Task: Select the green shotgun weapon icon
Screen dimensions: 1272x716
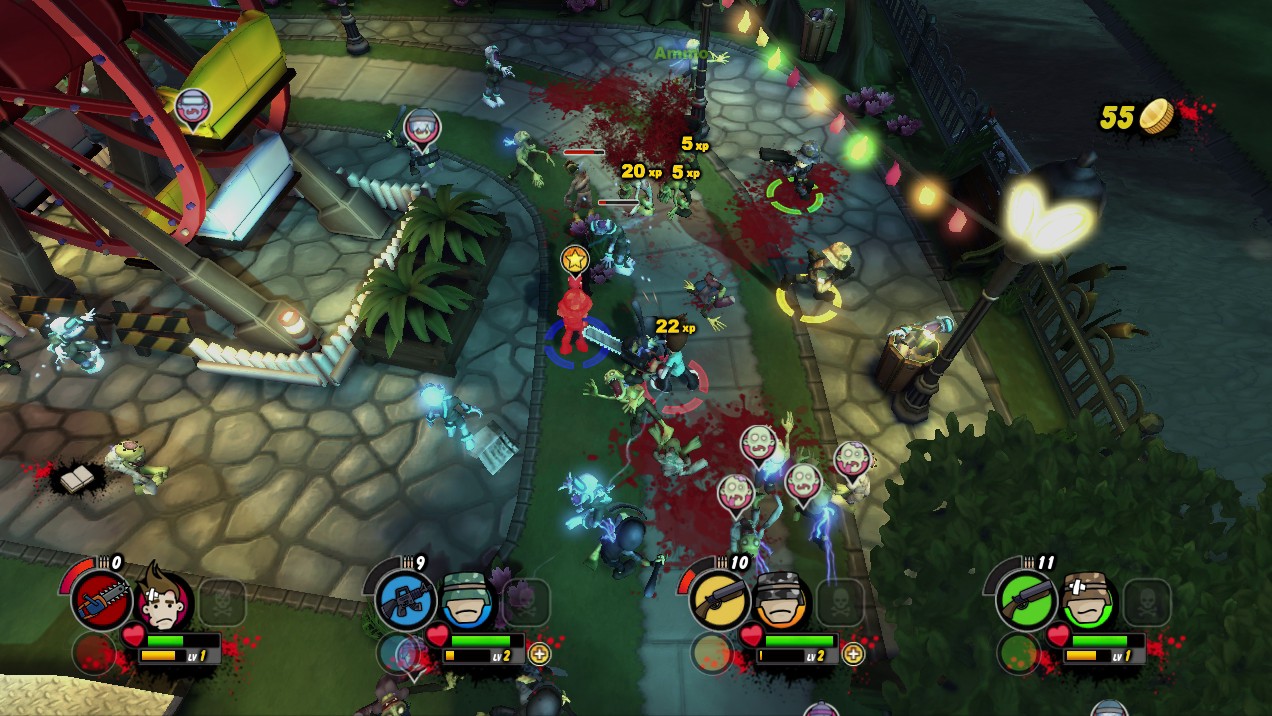Action: tap(1026, 602)
